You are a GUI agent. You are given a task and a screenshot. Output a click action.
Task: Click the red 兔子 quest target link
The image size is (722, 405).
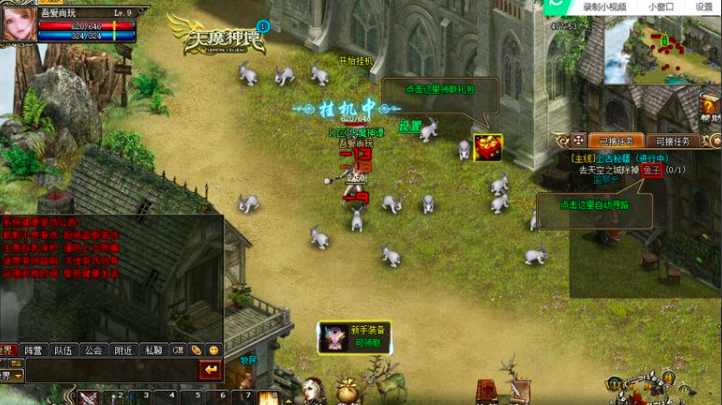coord(651,170)
